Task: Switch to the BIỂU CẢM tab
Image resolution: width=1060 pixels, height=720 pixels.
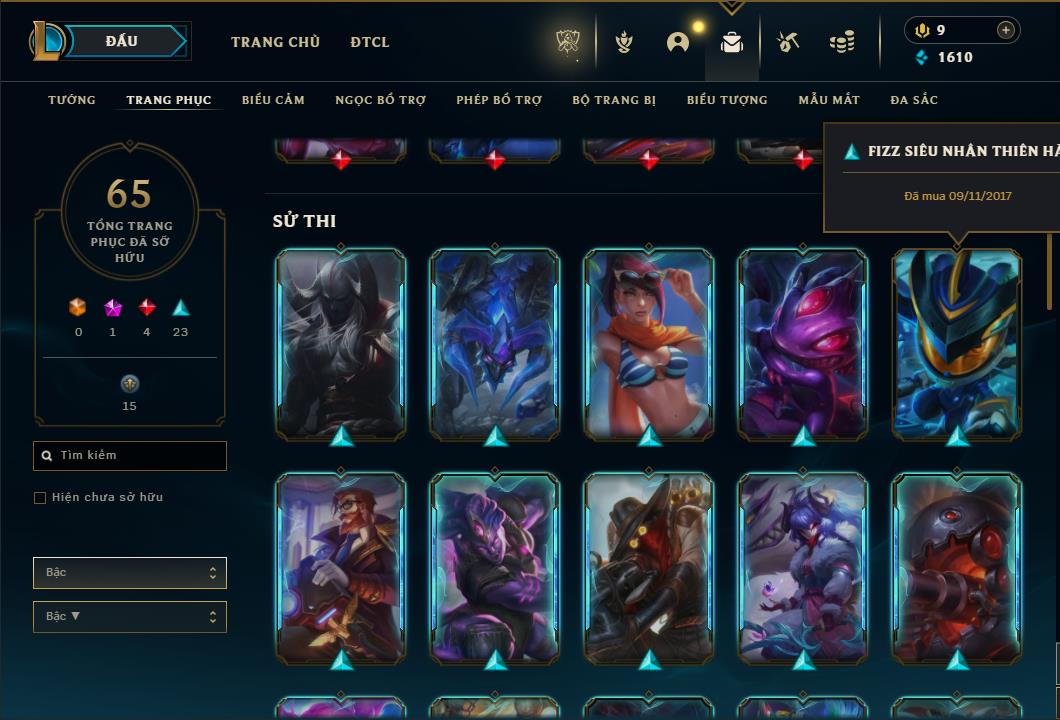Action: 273,100
